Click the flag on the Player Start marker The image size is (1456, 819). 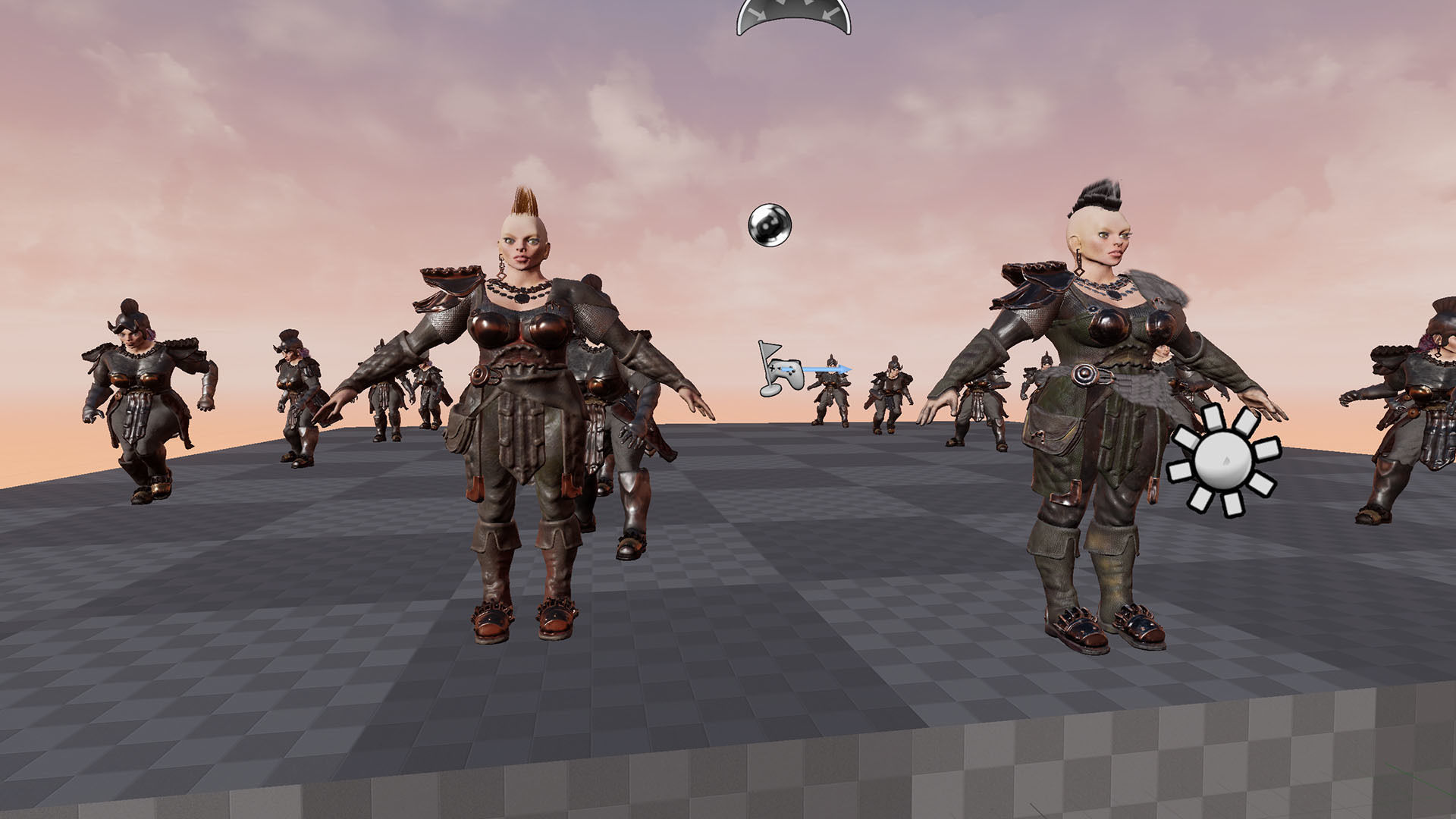point(770,350)
